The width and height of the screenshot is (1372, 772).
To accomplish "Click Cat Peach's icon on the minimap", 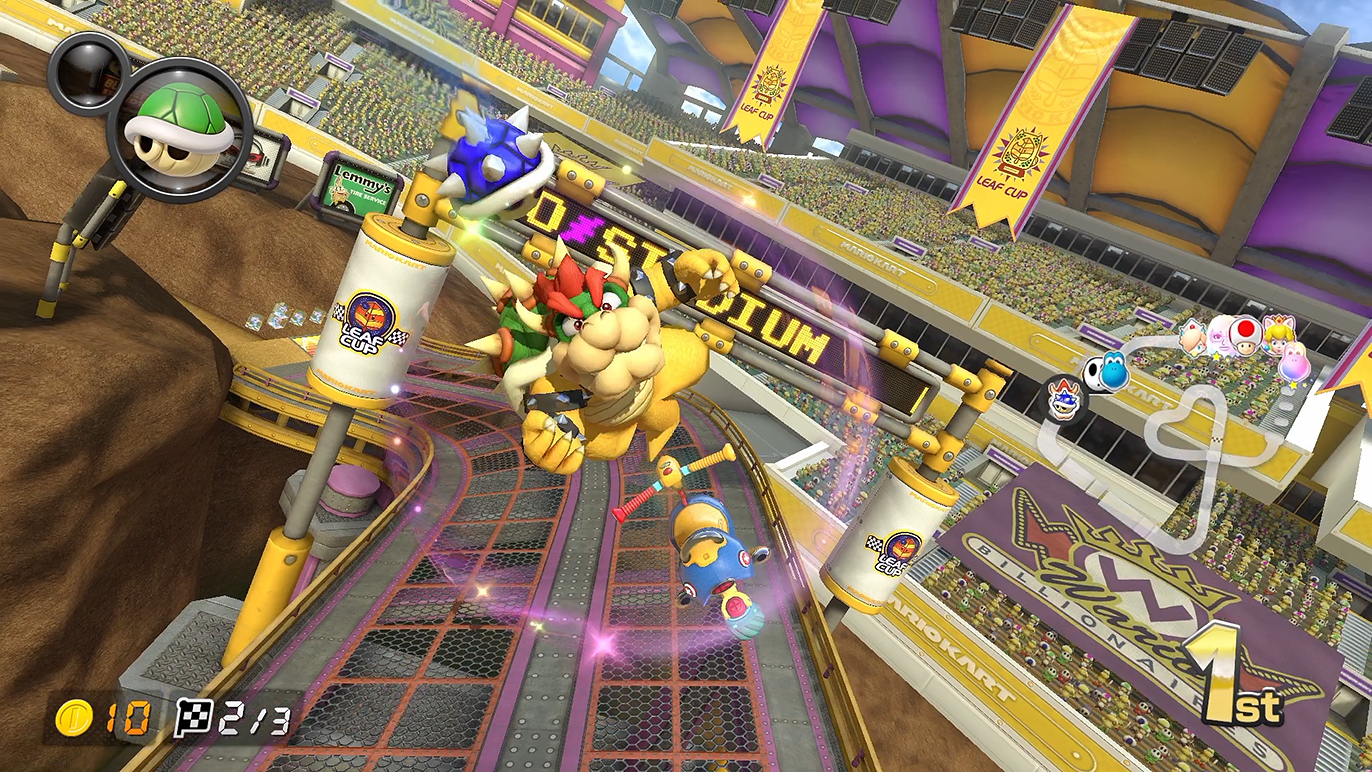I will point(1277,333).
